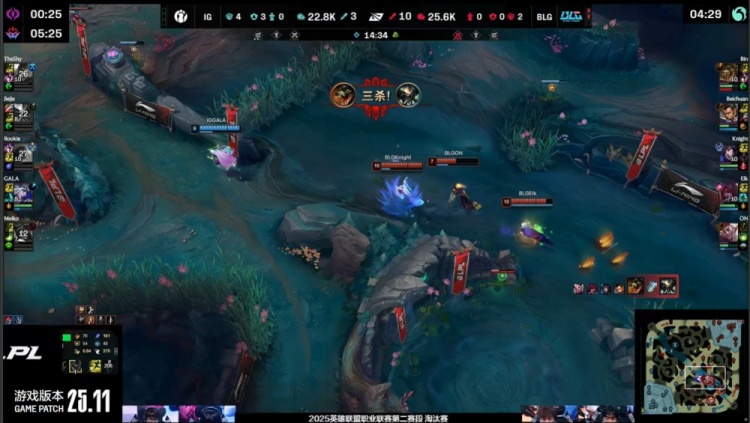
Task: Click the minimap
Action: [692, 367]
